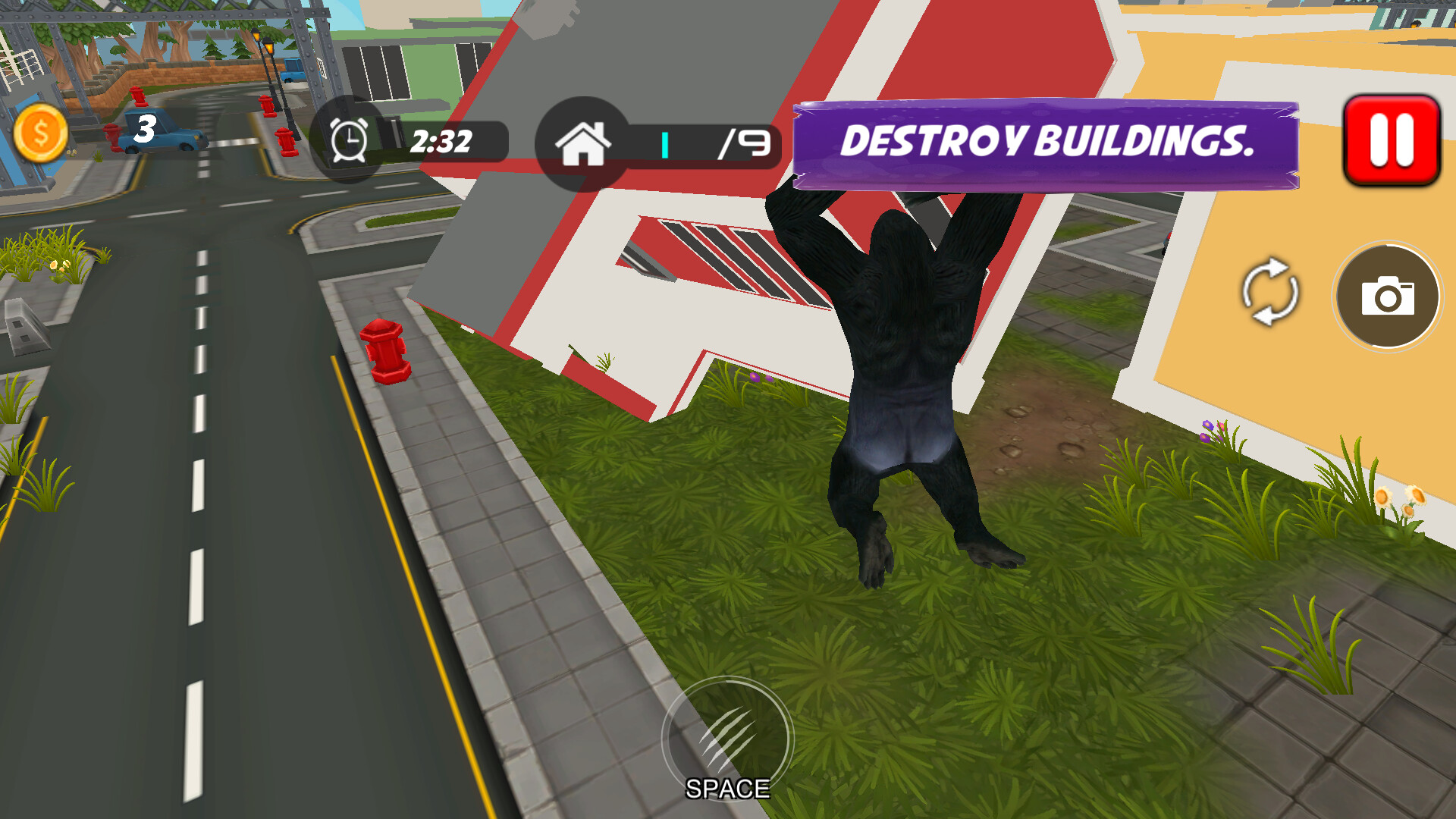Pause the game with the top-right button

click(x=1392, y=141)
